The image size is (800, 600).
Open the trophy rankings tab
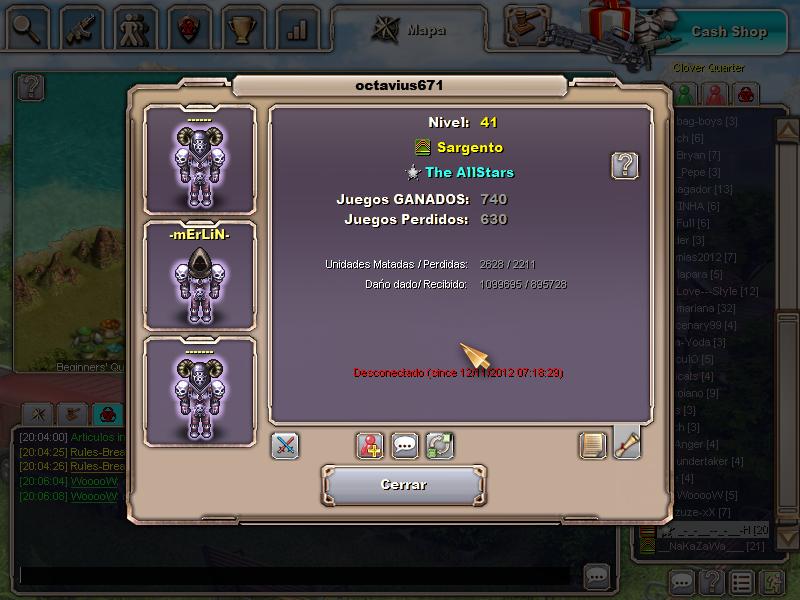pos(242,28)
